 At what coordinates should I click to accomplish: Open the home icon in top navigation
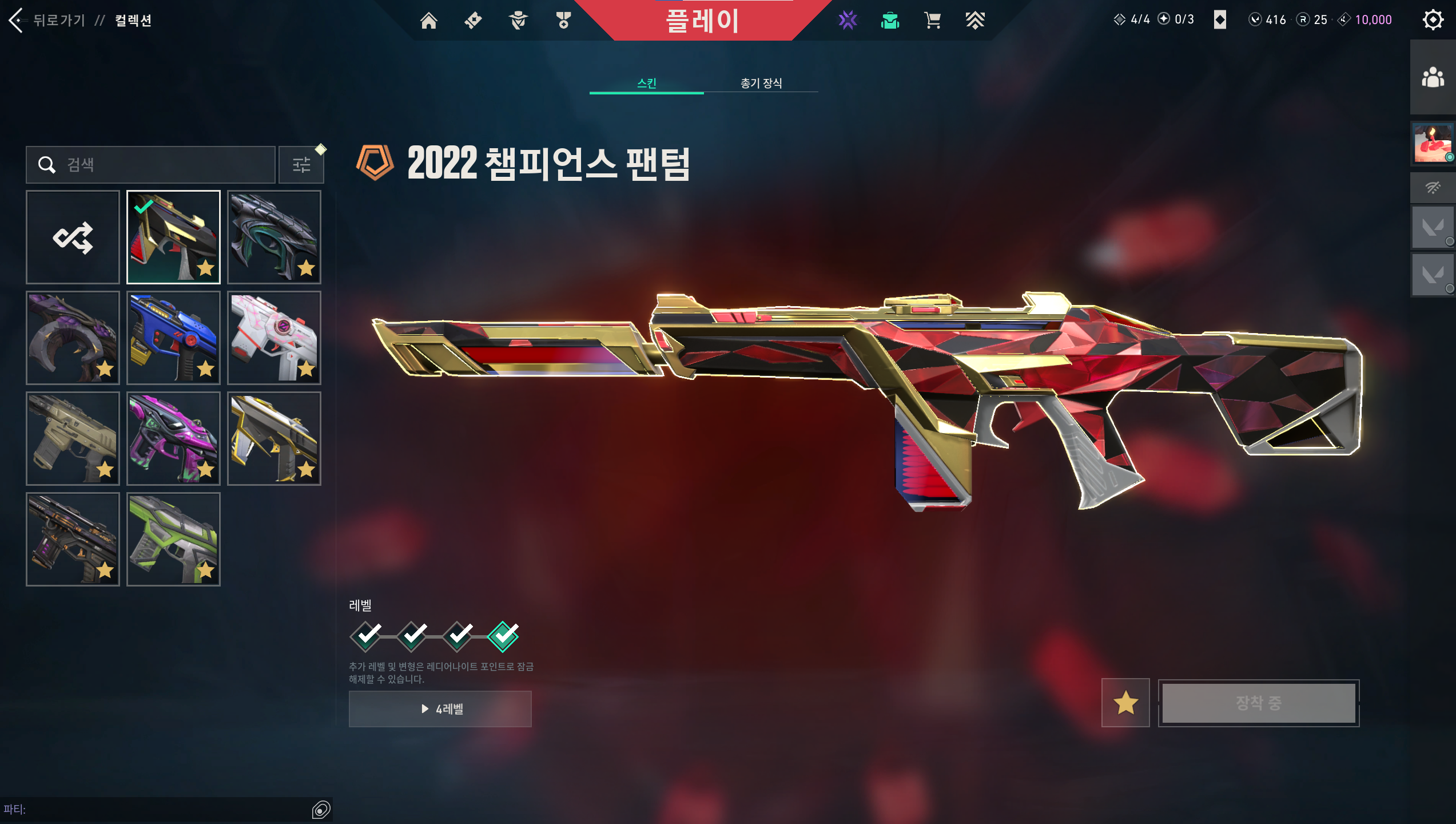click(x=428, y=21)
